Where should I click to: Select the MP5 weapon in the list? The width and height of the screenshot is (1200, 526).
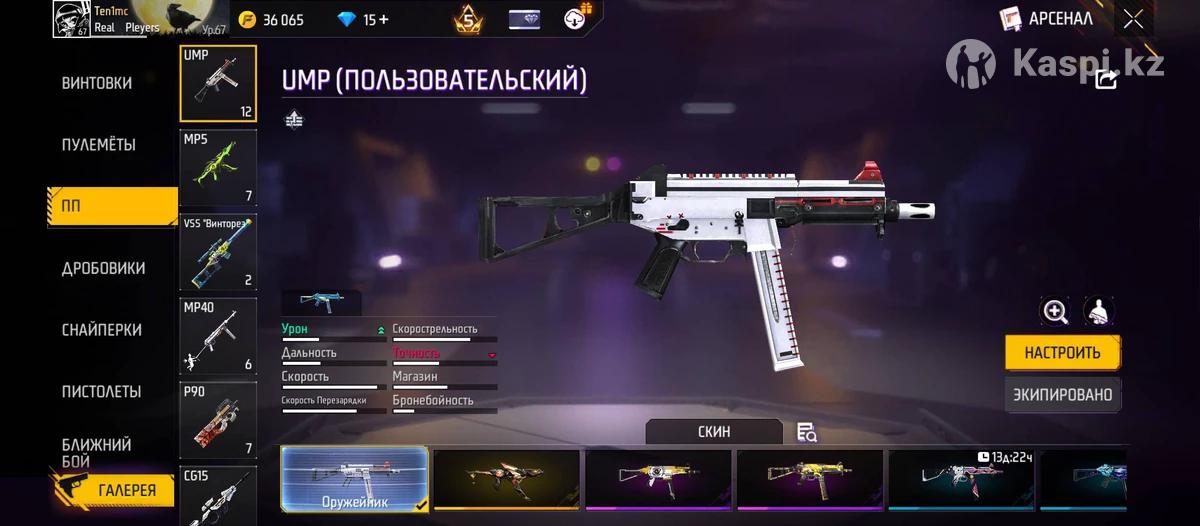[x=218, y=167]
